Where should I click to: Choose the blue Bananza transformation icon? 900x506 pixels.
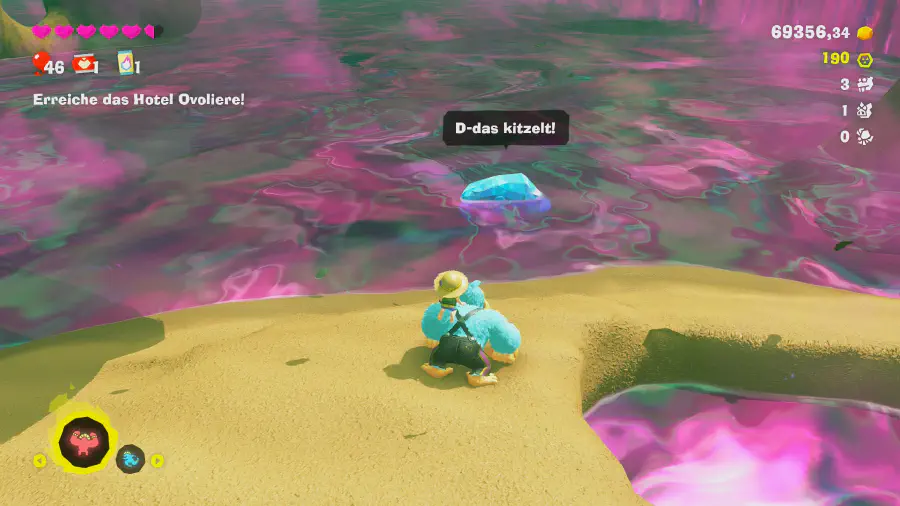130,459
